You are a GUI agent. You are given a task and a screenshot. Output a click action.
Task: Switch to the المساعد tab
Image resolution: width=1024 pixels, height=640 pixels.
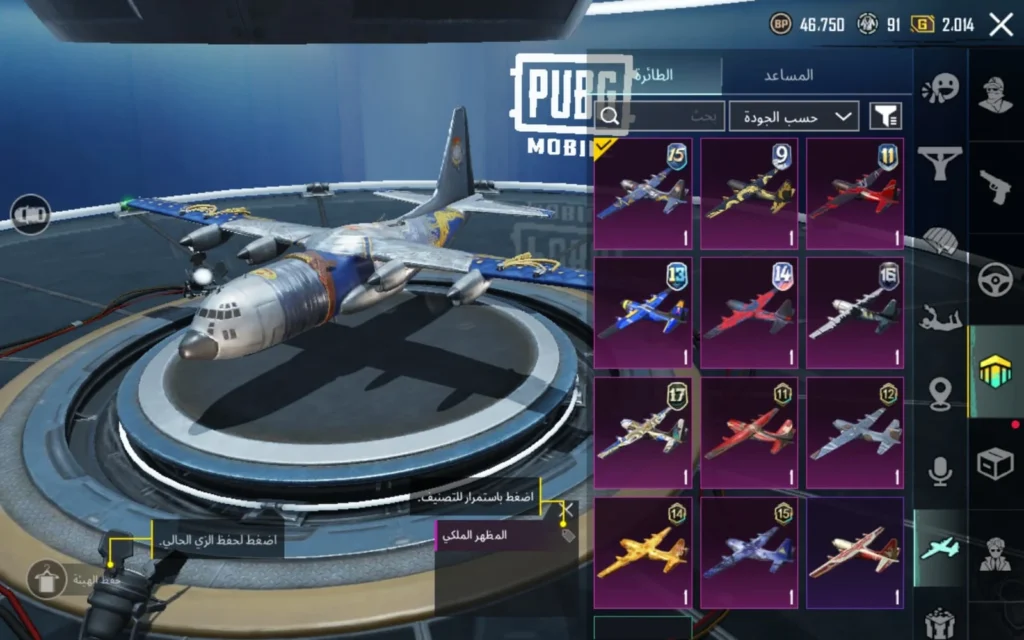click(x=788, y=75)
